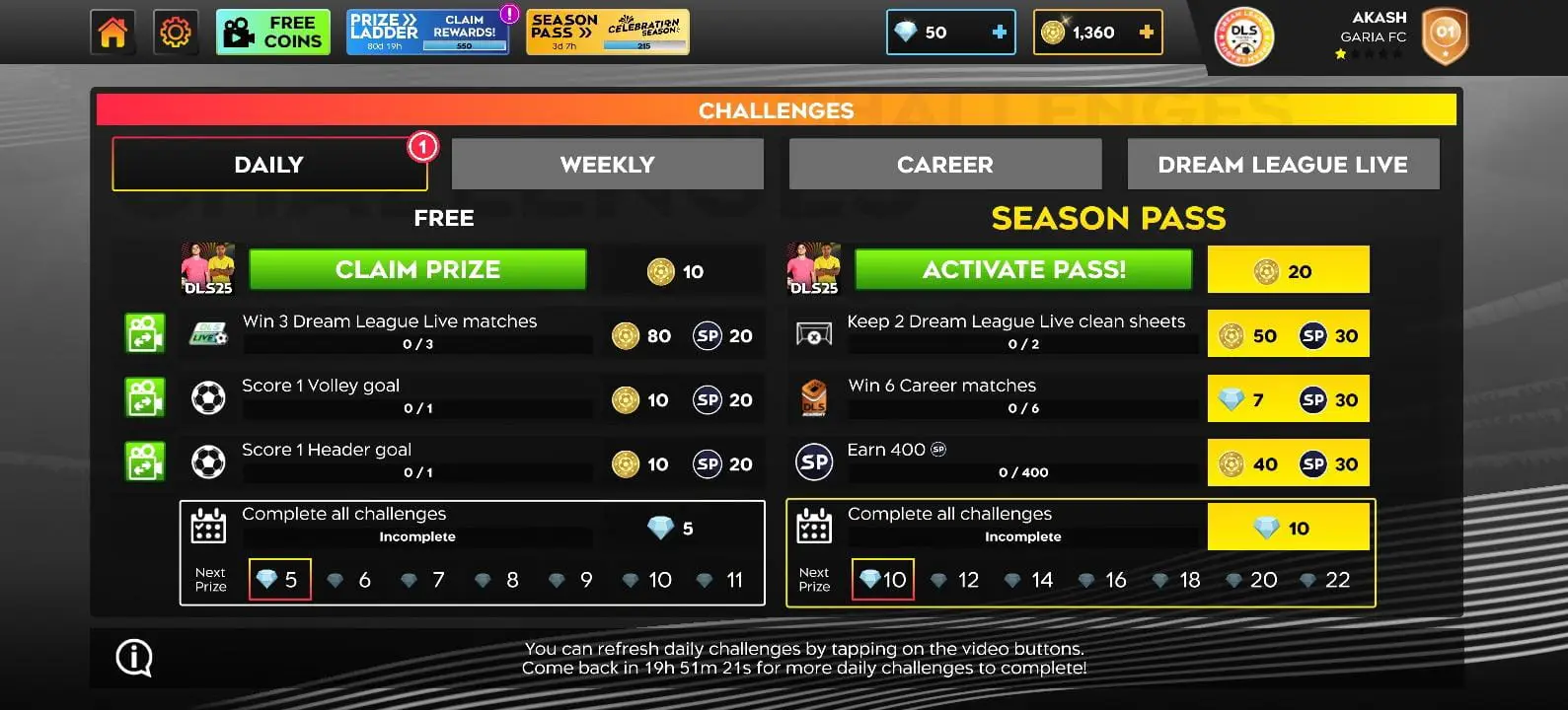Tap the goalkeeper goal icon for clean sheets challenge
This screenshot has height=710, width=1568.
(x=813, y=334)
